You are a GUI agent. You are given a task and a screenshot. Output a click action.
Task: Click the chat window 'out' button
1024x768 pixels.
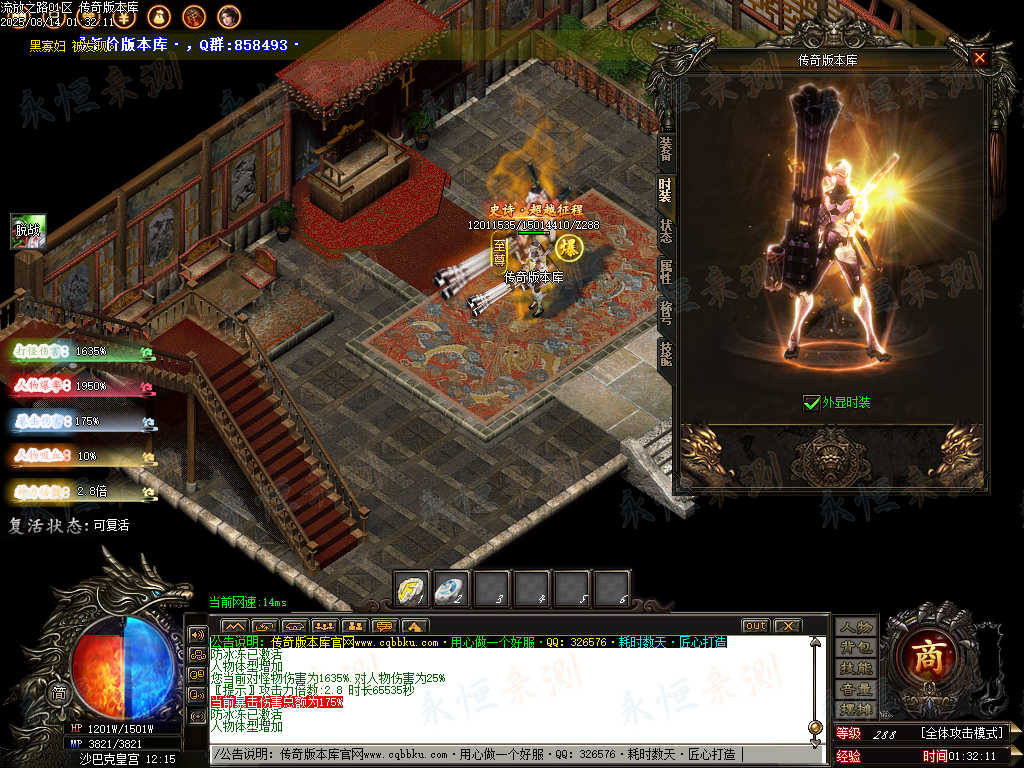point(755,626)
